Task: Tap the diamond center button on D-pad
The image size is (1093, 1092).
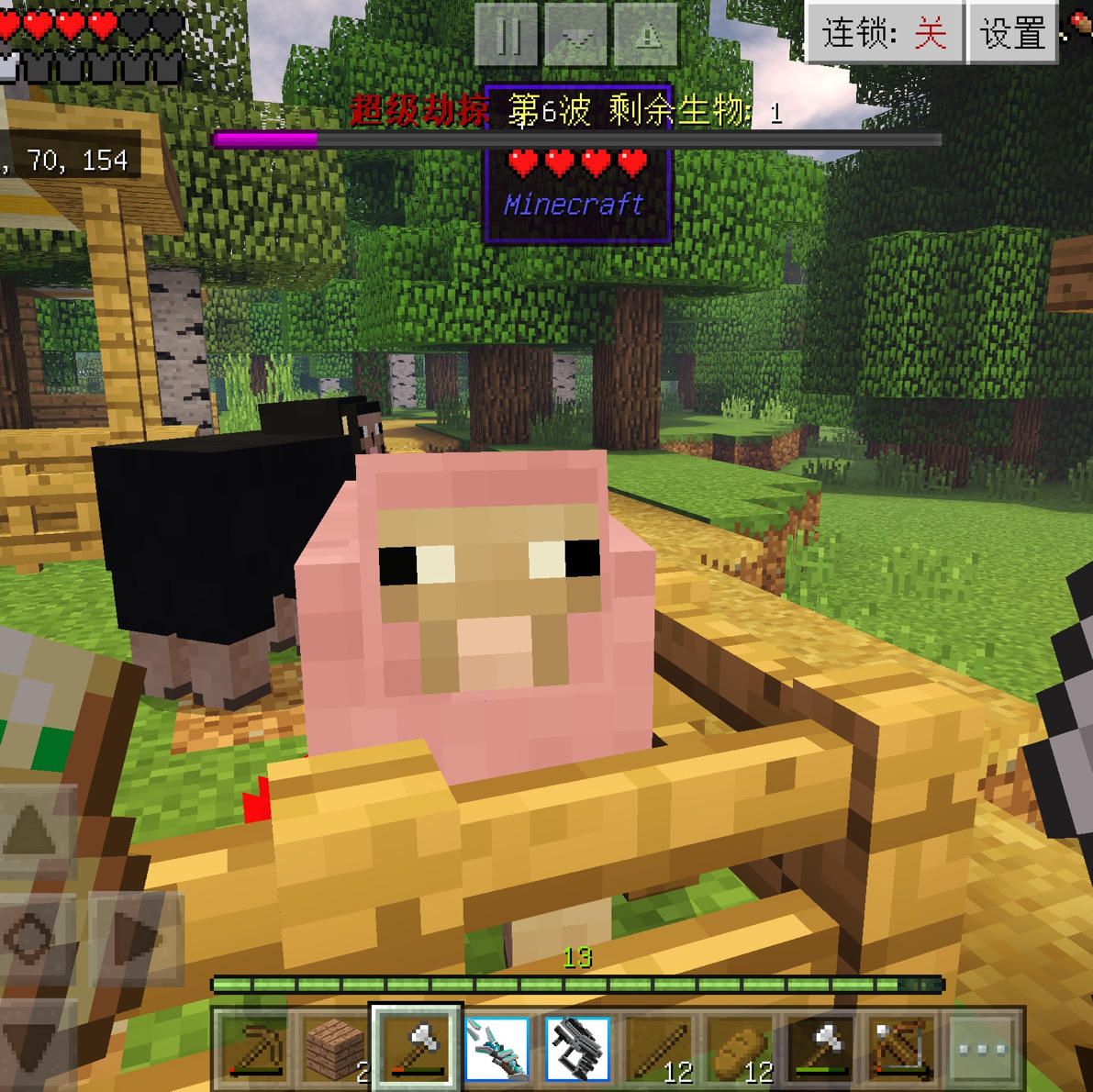Action: 32,938
